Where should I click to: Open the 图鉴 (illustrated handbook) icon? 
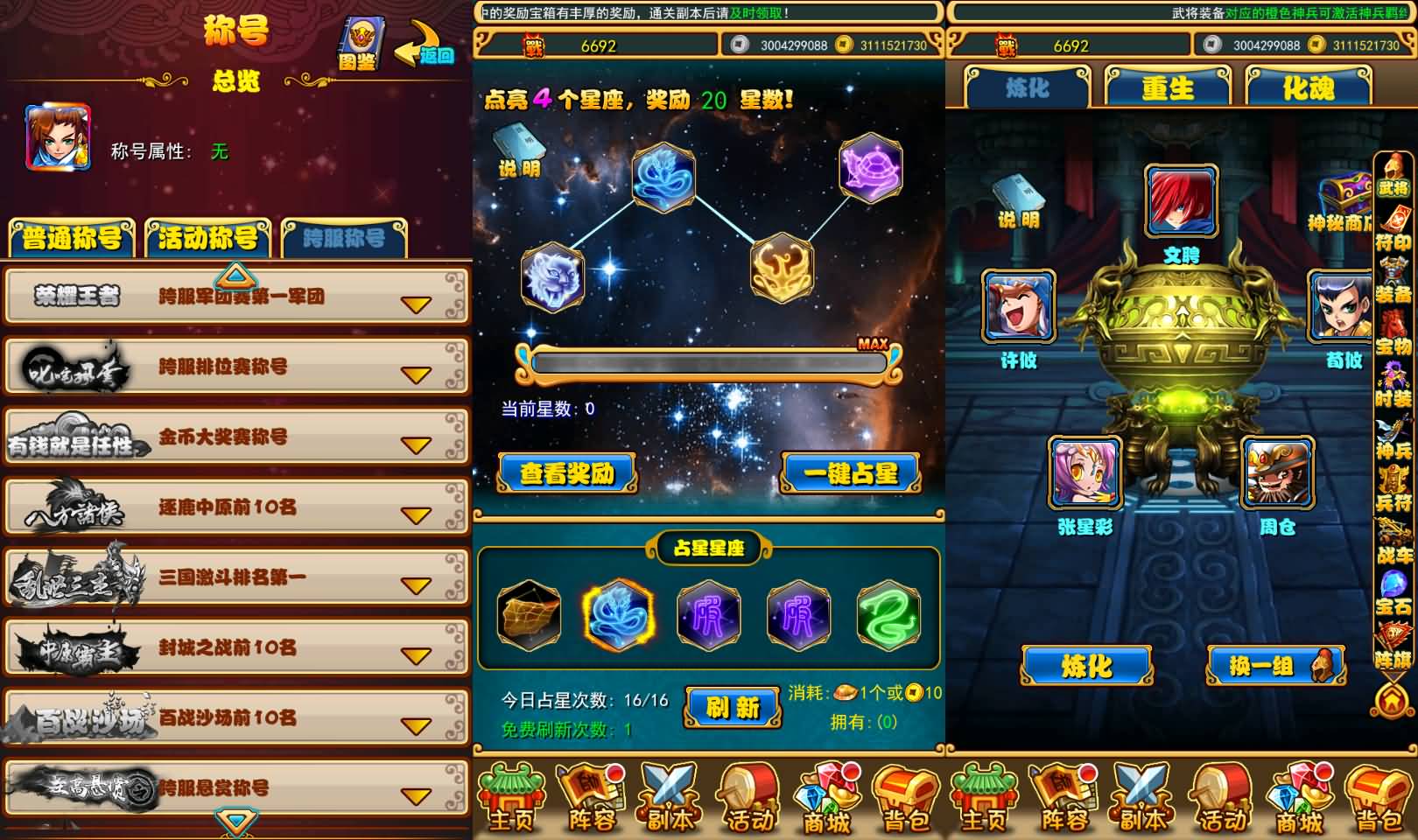tap(359, 39)
